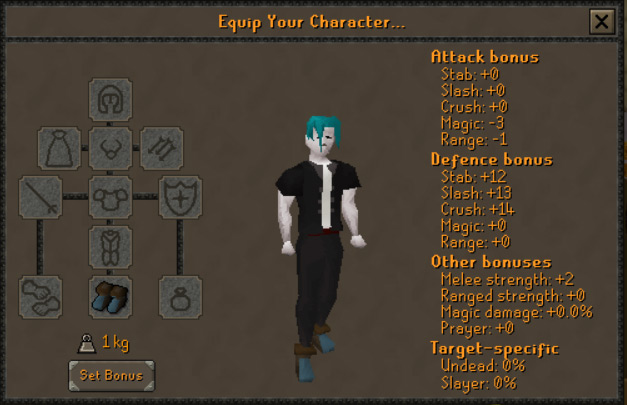Select the equipped boots slot
The image size is (627, 405).
point(110,296)
